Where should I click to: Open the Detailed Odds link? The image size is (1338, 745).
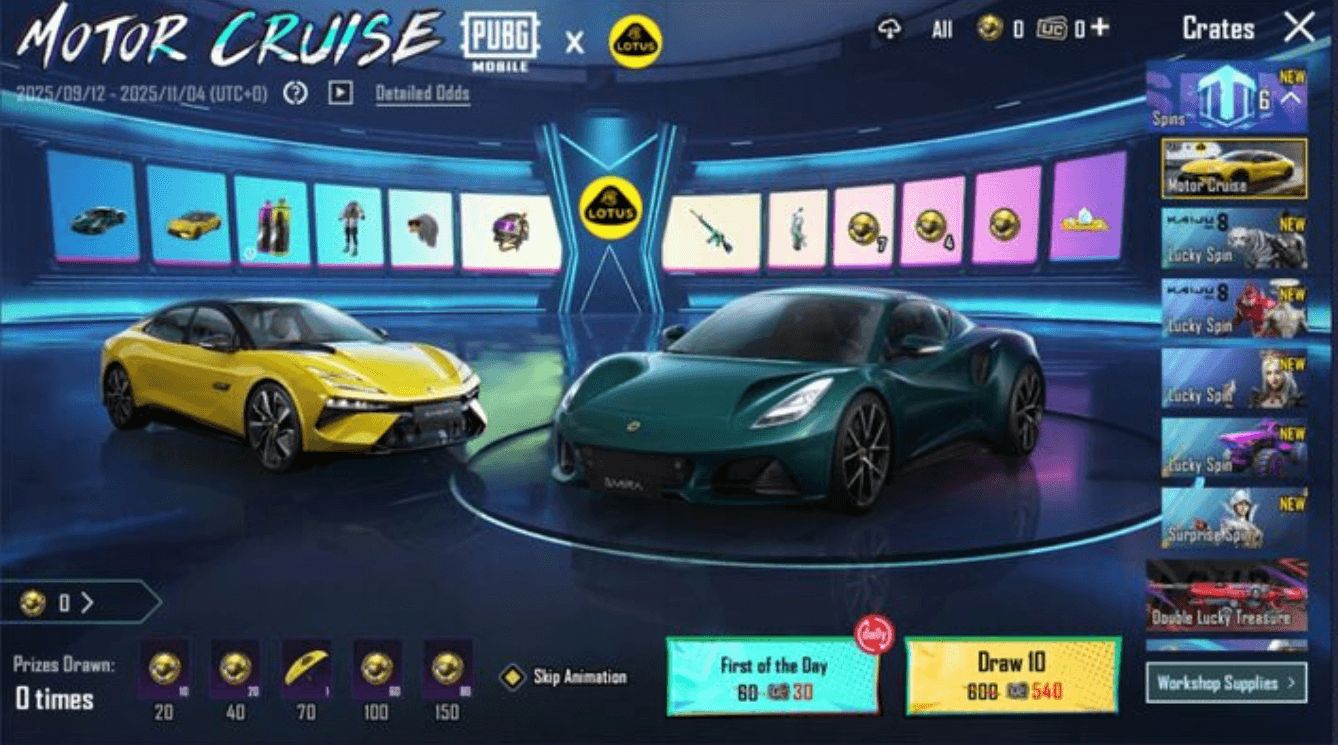pyautogui.click(x=422, y=94)
